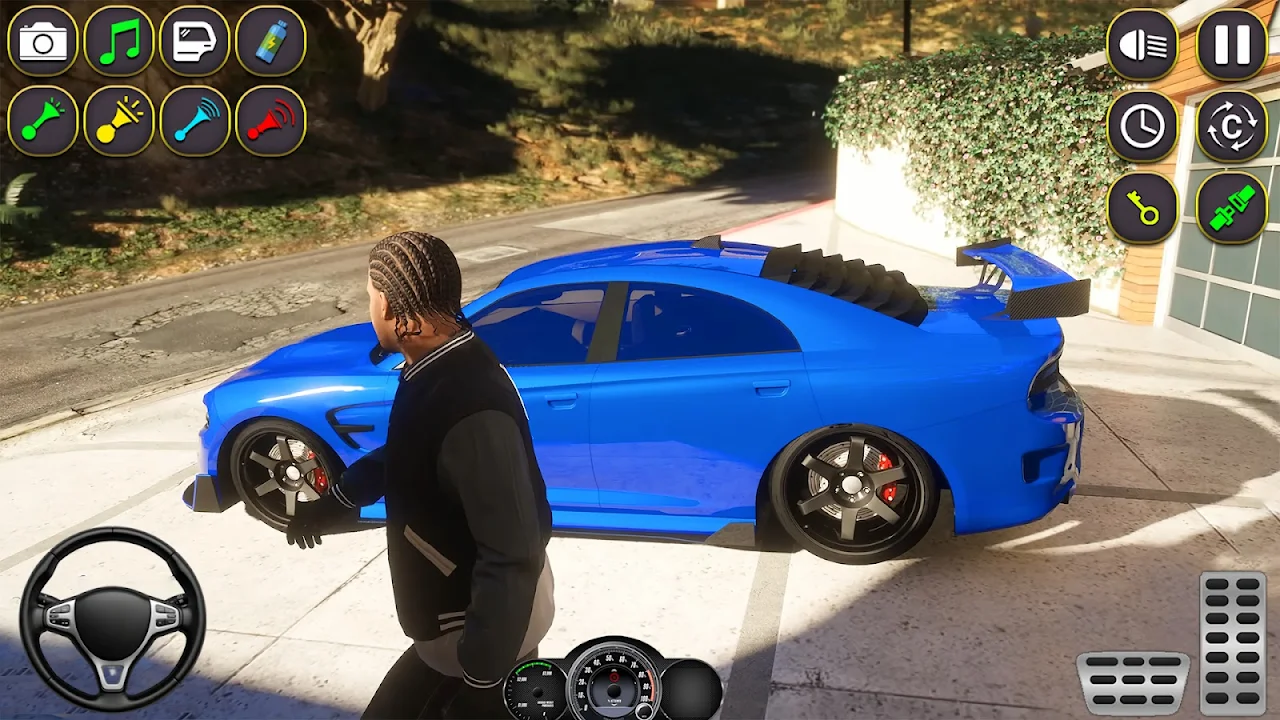Image resolution: width=1280 pixels, height=720 pixels.
Task: Pause the game
Action: [1232, 45]
